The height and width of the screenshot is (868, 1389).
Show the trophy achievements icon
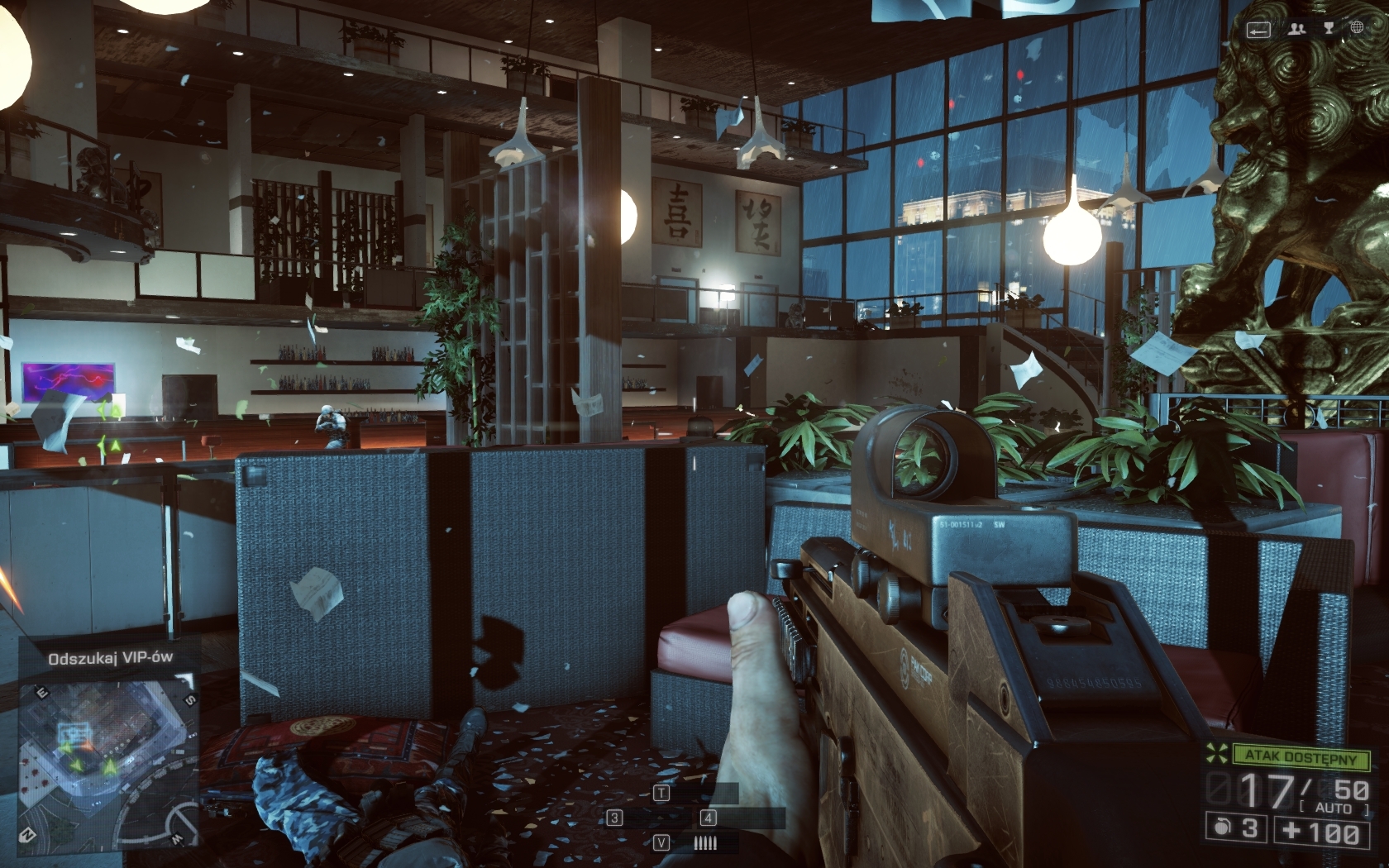[x=1329, y=29]
